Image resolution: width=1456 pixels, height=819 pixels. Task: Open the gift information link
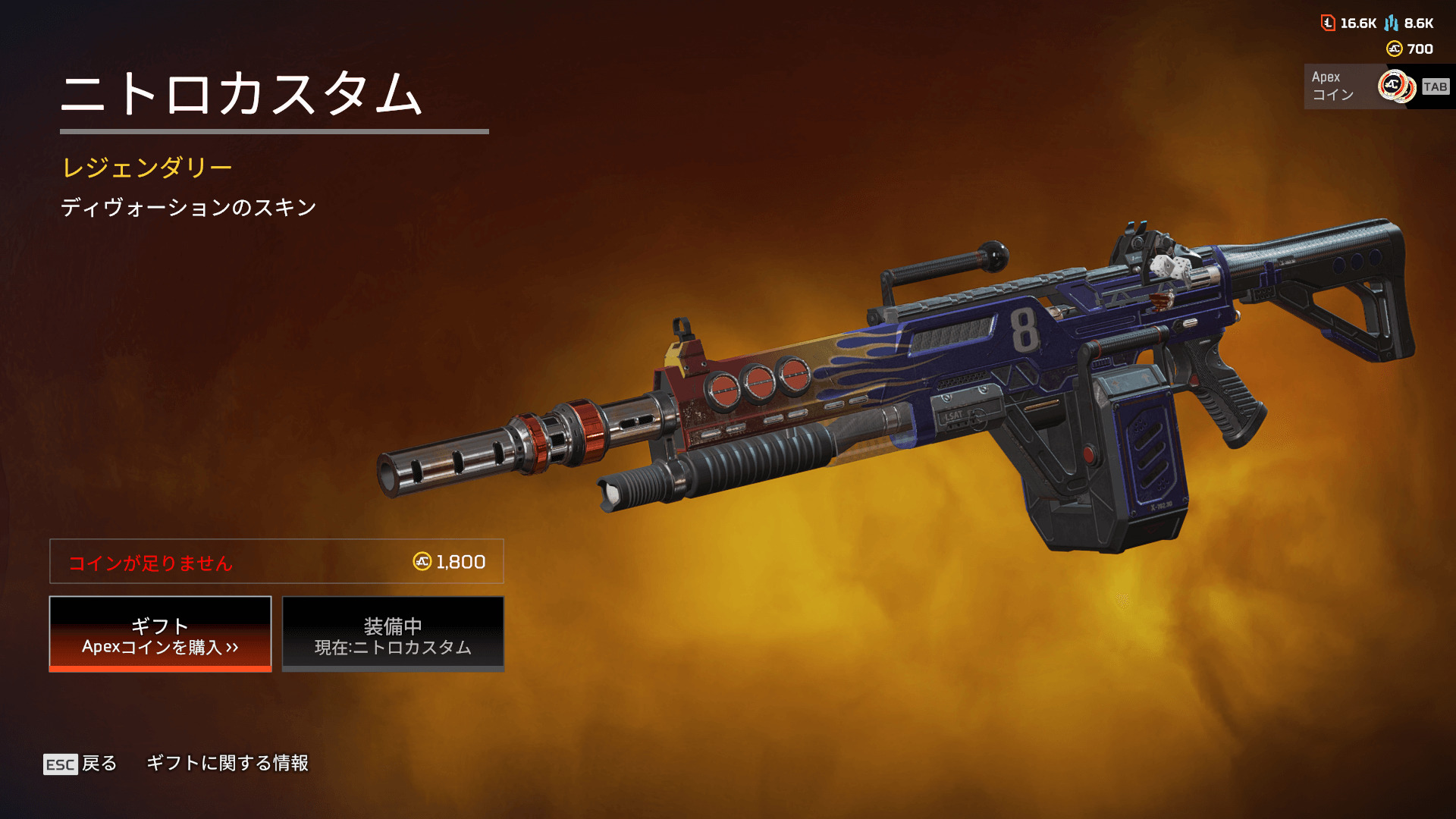click(x=227, y=763)
